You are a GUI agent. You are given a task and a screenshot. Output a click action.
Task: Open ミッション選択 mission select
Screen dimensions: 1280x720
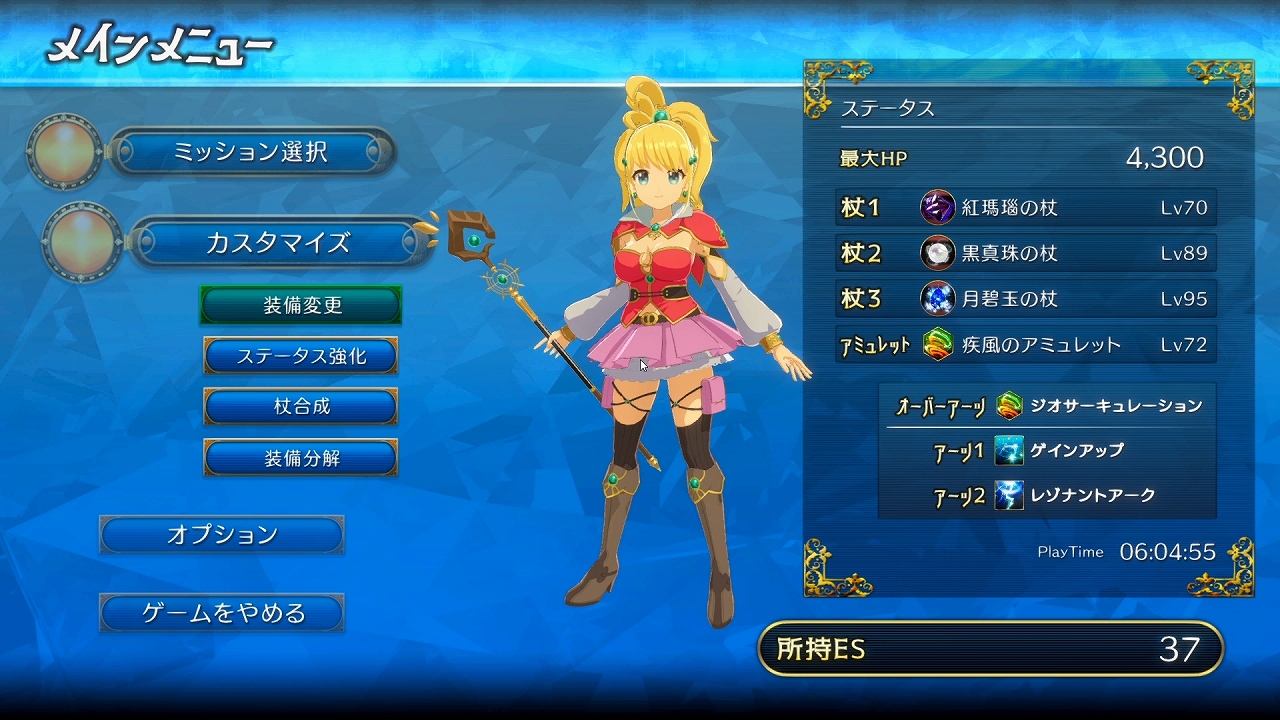250,152
